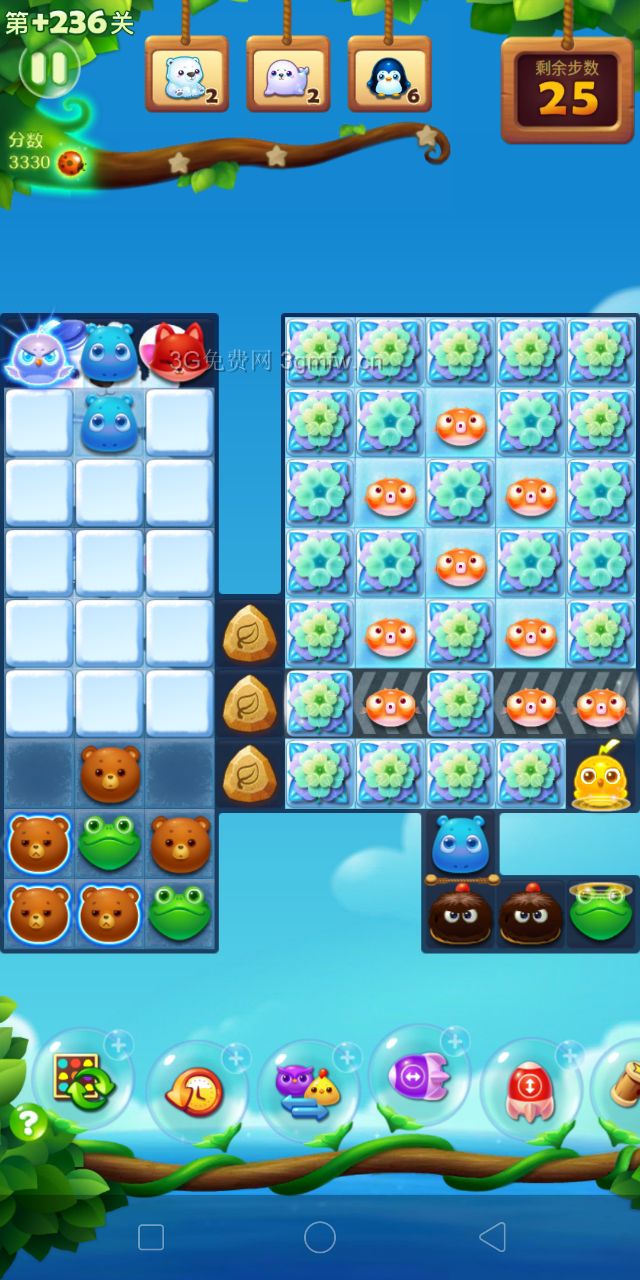
Task: Select the green frog with golden halo
Action: tap(600, 911)
